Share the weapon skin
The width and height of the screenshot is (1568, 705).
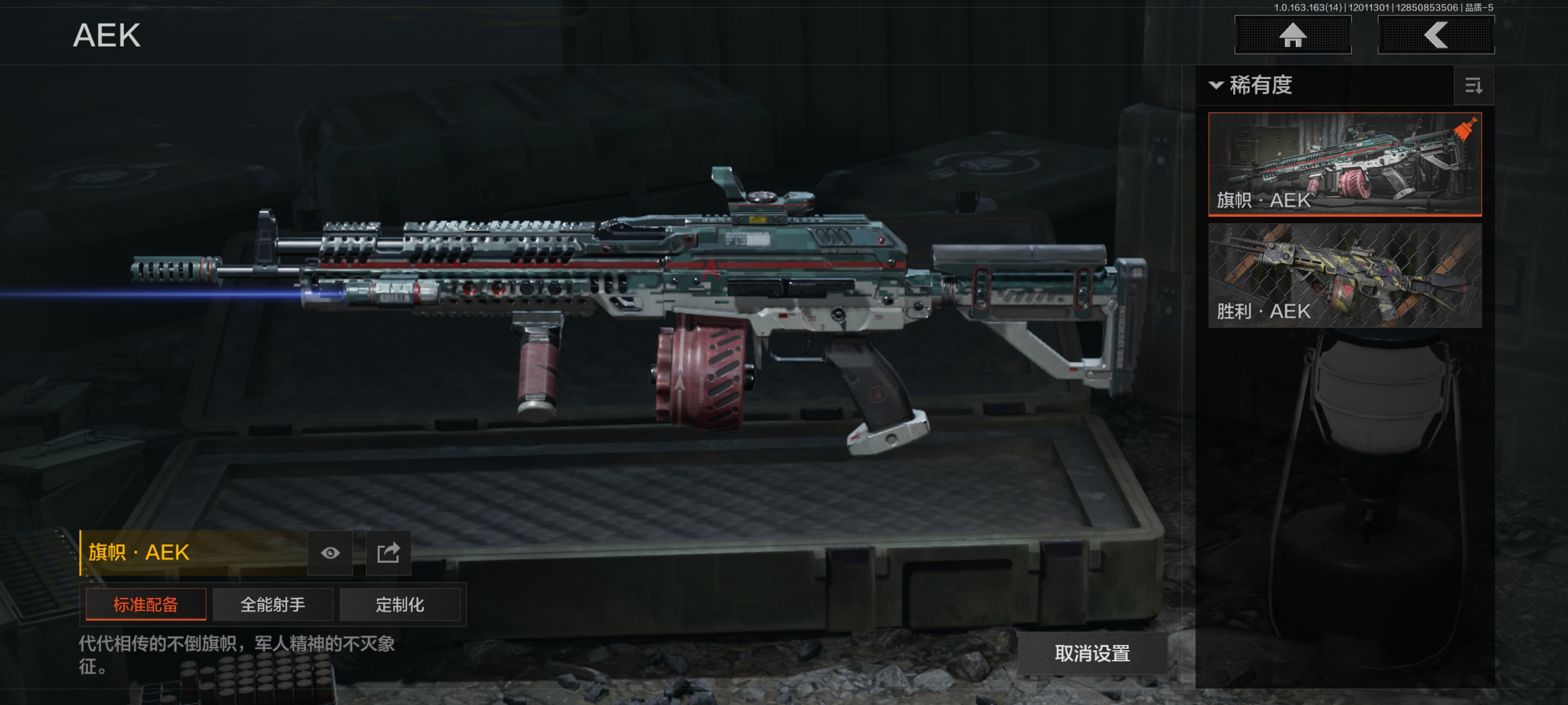click(388, 553)
